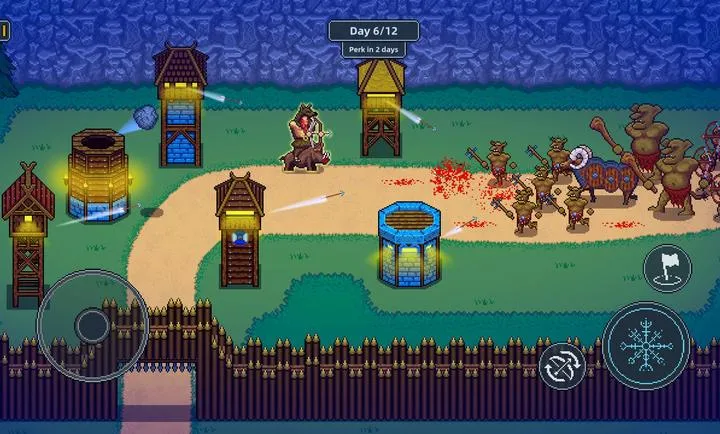Activate the snowflake rune ability button
The image size is (720, 434).
coord(647,347)
